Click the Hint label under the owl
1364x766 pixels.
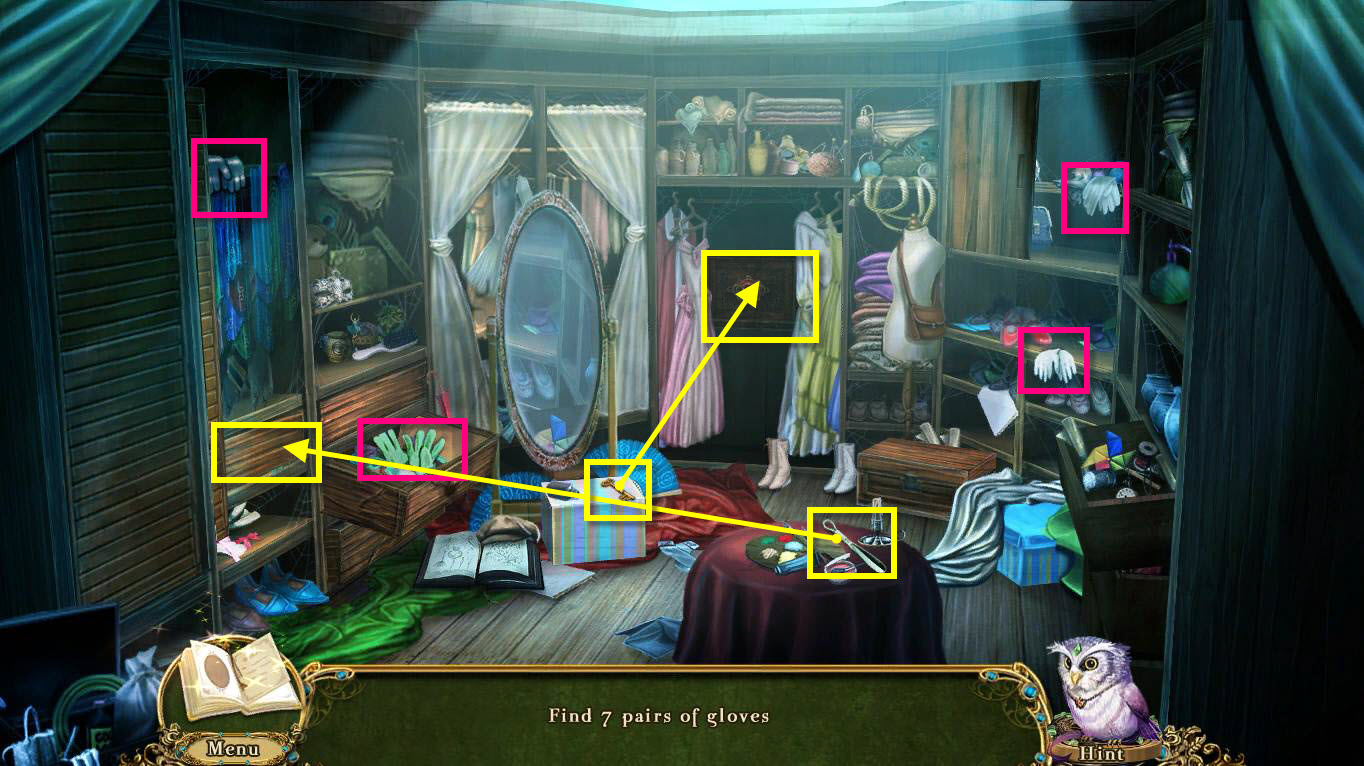coord(1101,753)
